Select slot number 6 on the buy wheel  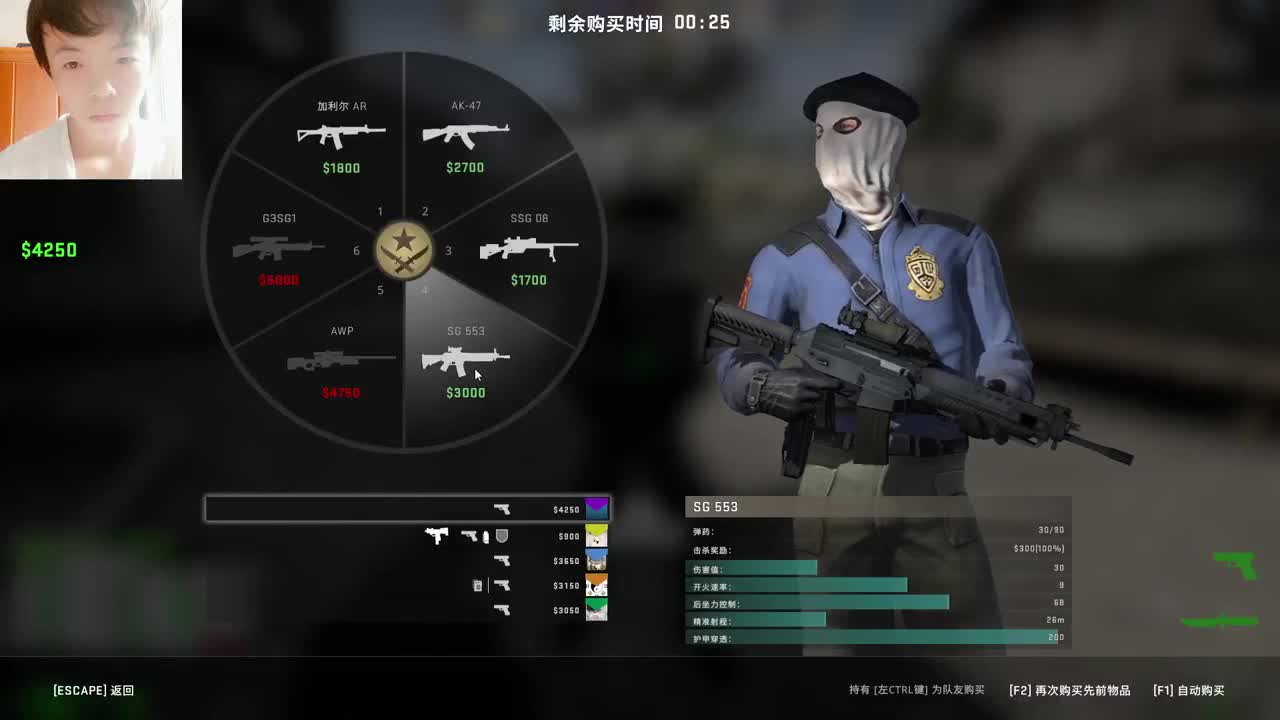pyautogui.click(x=356, y=251)
